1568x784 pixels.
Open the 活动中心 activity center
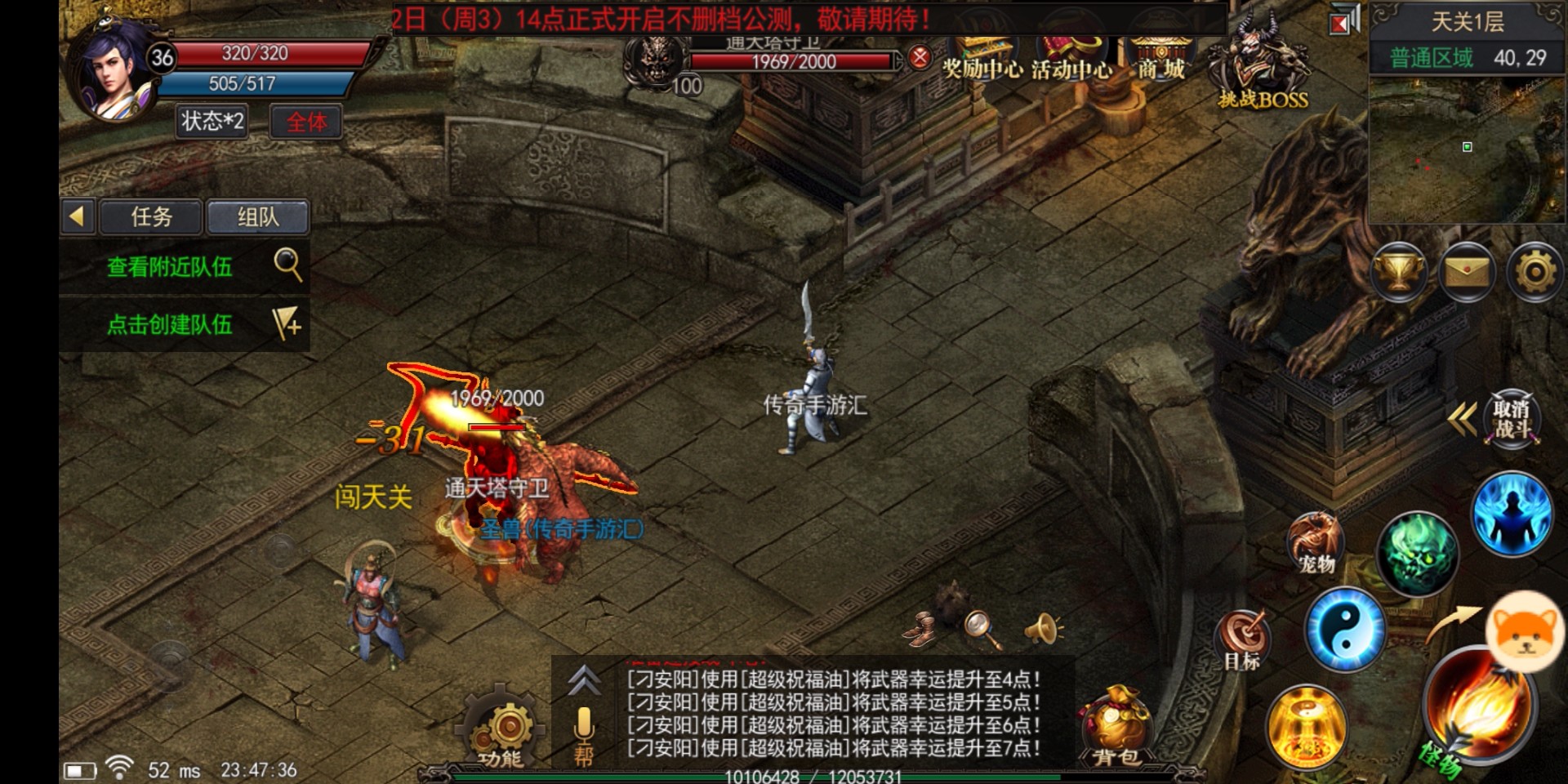click(x=1071, y=57)
